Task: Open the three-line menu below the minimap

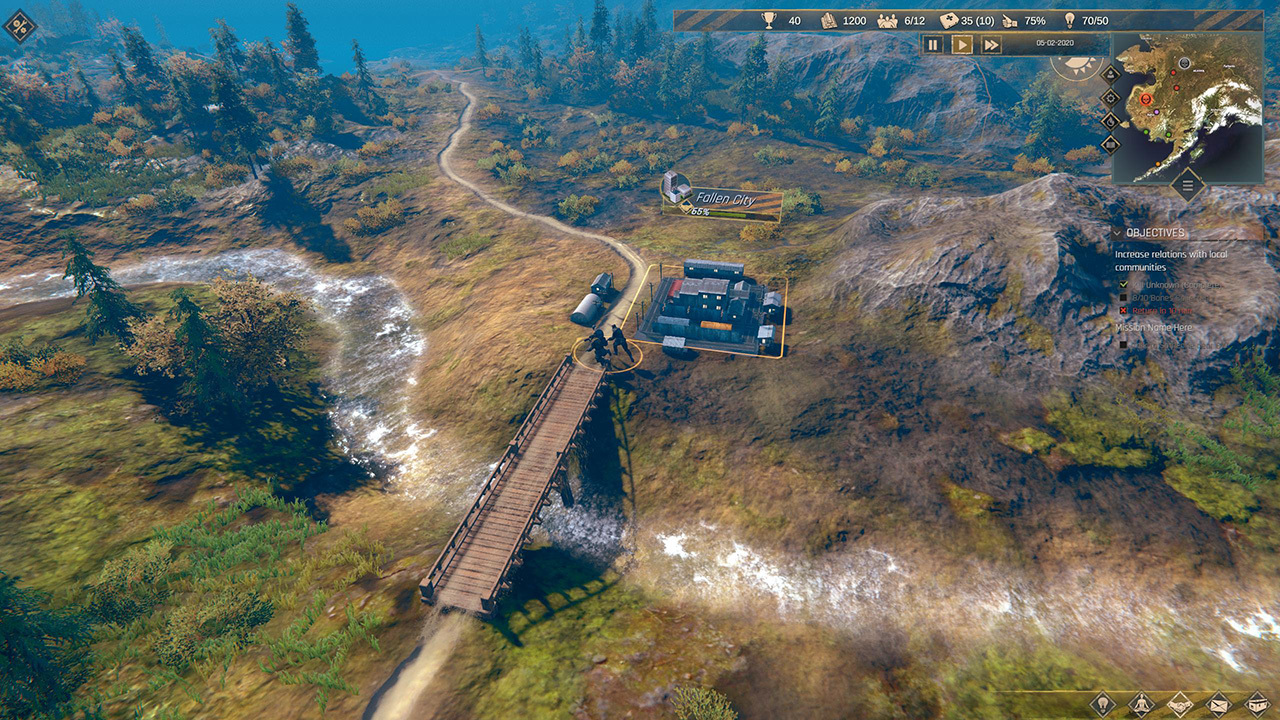Action: [x=1187, y=184]
